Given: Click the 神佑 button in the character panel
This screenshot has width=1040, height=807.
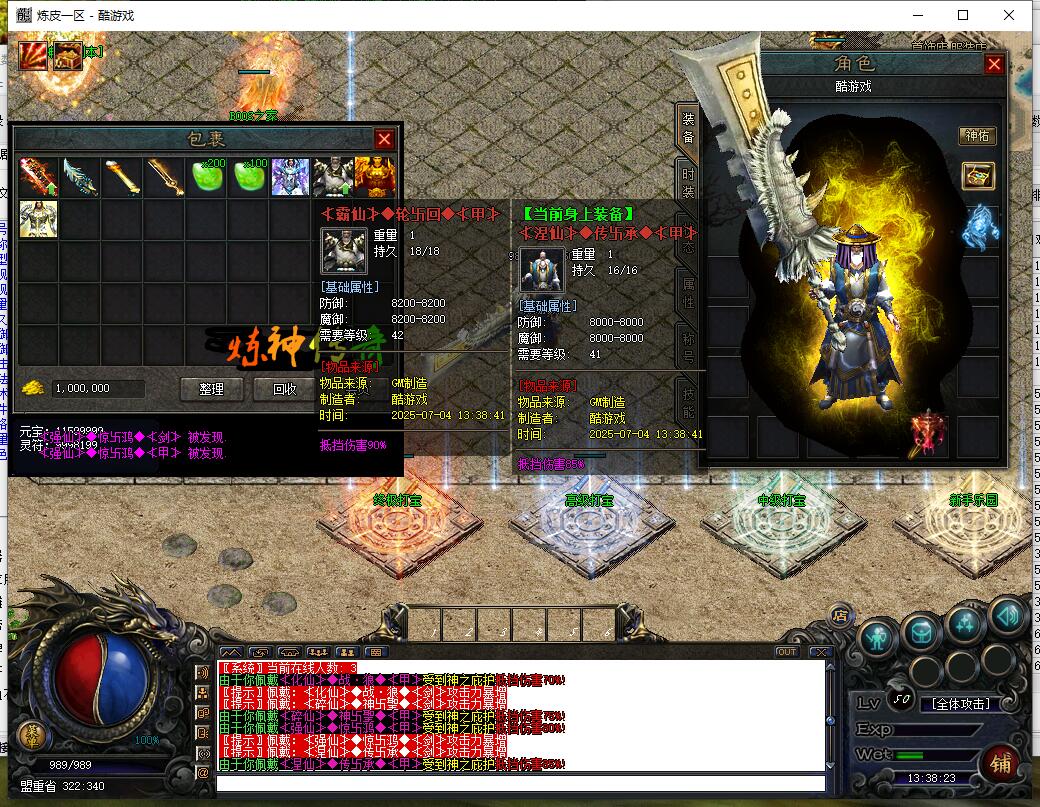Looking at the screenshot, I should pos(977,136).
